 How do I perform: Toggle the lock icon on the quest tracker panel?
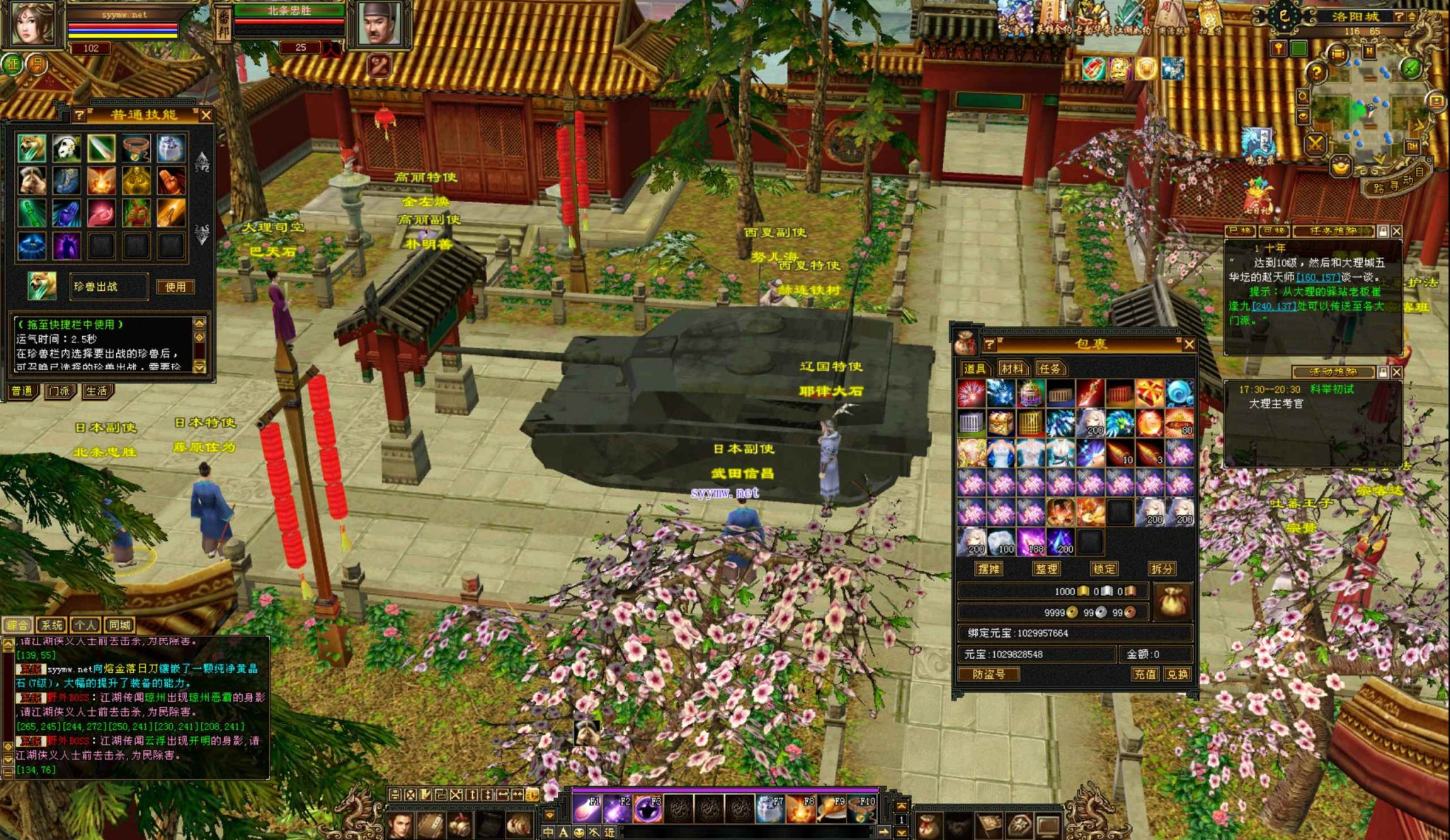(x=1383, y=231)
